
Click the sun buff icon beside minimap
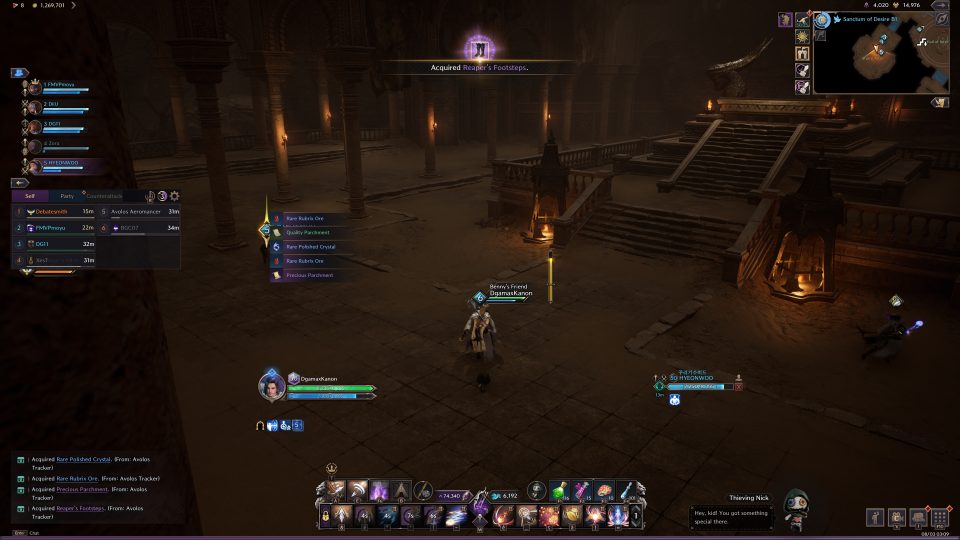[x=802, y=36]
